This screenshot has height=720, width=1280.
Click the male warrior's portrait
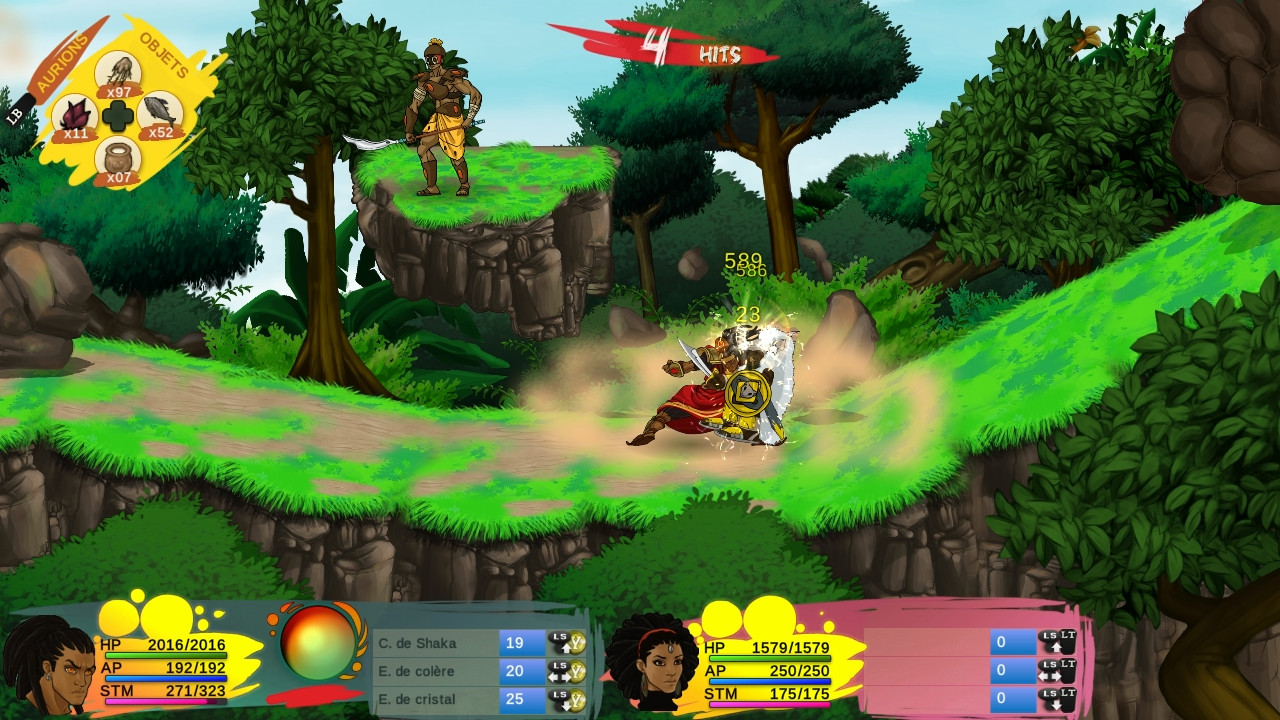[47, 667]
